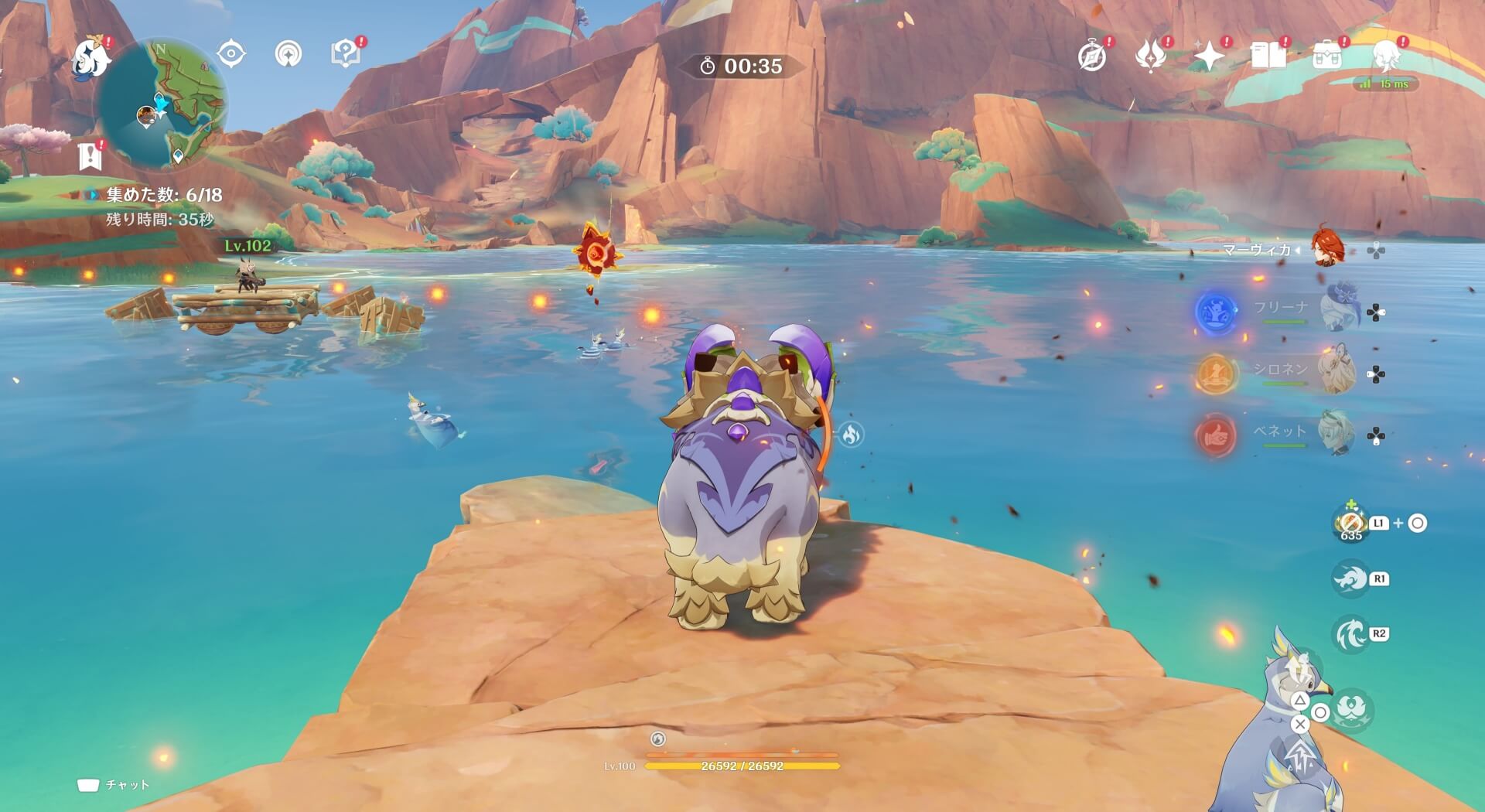Open the four-pointed star Wish icon

(1209, 56)
